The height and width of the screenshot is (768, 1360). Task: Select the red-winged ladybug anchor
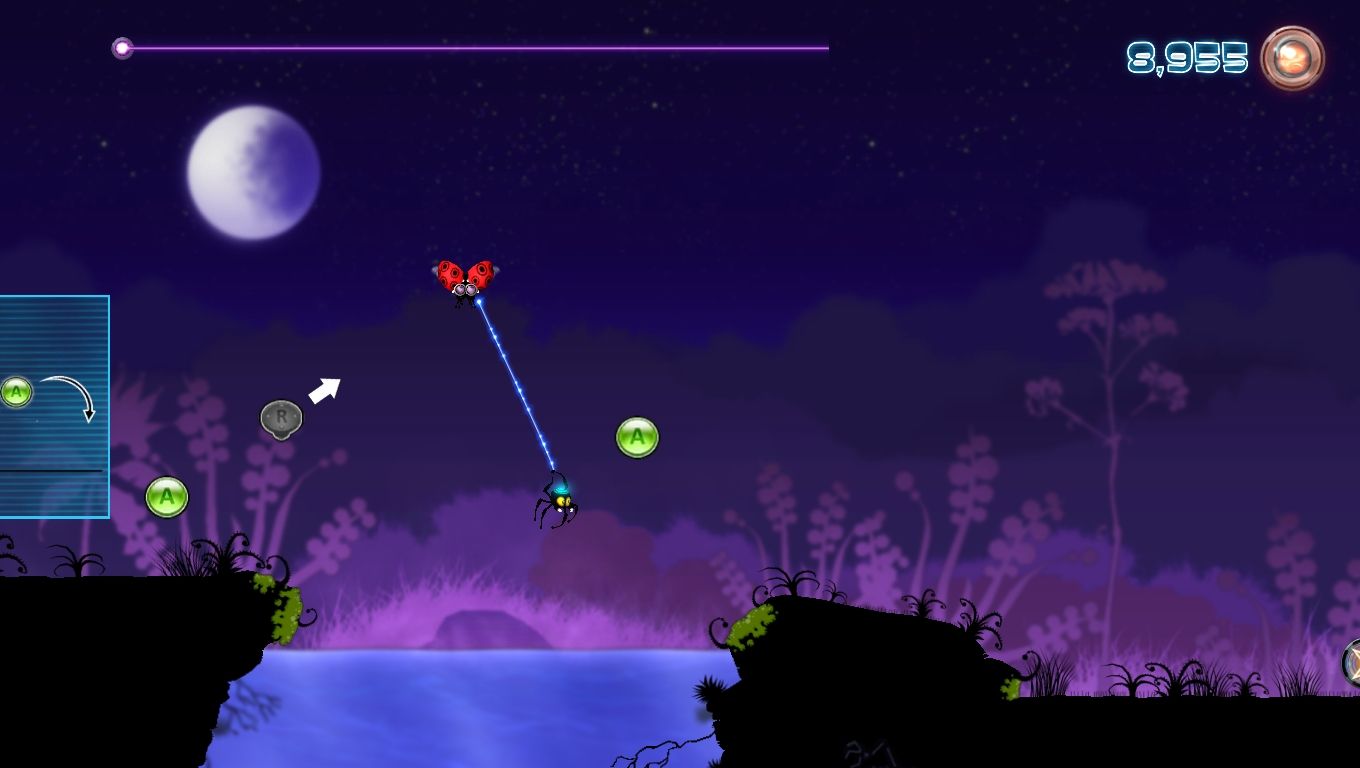[465, 277]
